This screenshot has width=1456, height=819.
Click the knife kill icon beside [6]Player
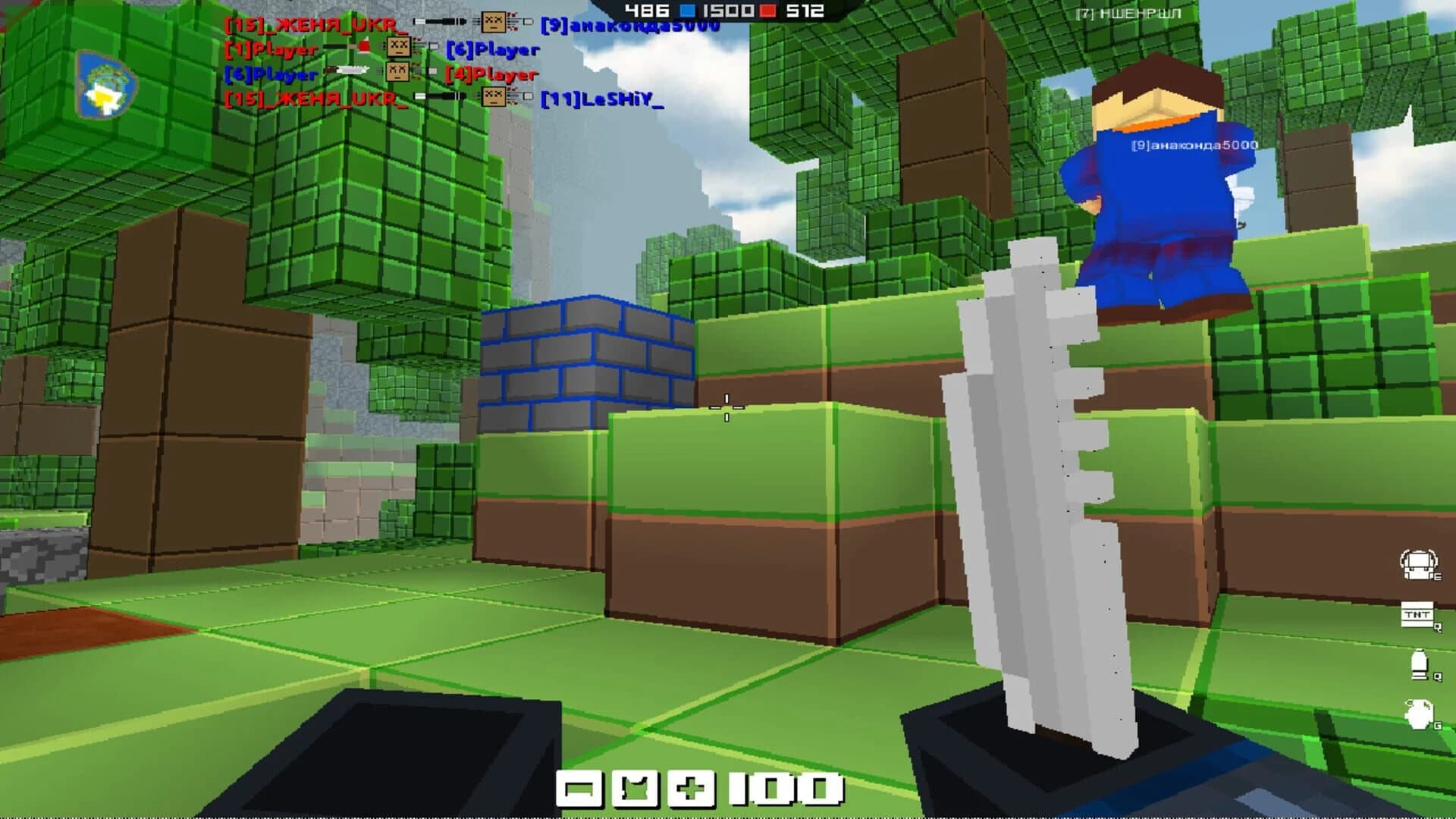pos(347,71)
